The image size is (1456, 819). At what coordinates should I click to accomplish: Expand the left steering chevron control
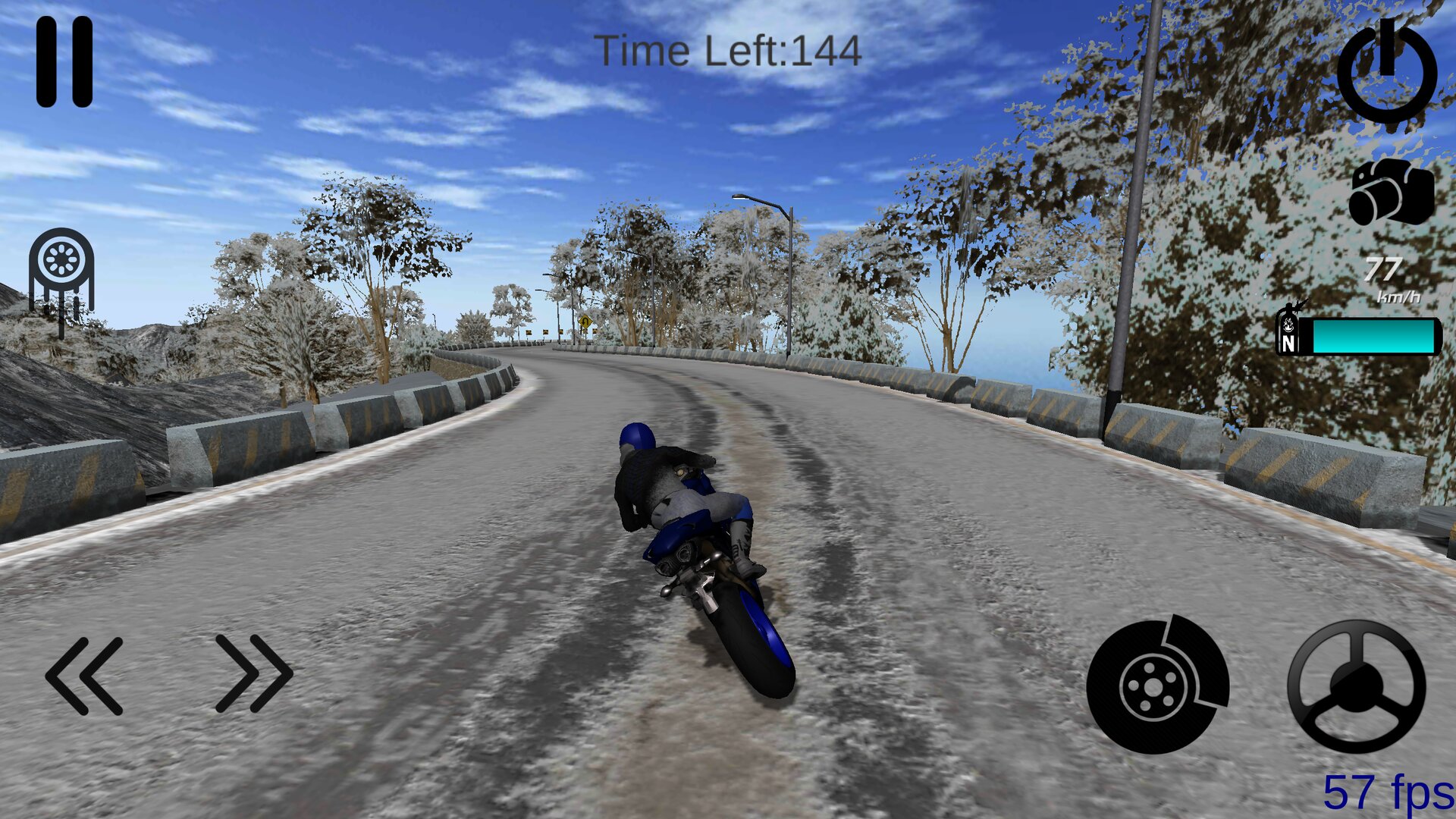(x=83, y=675)
